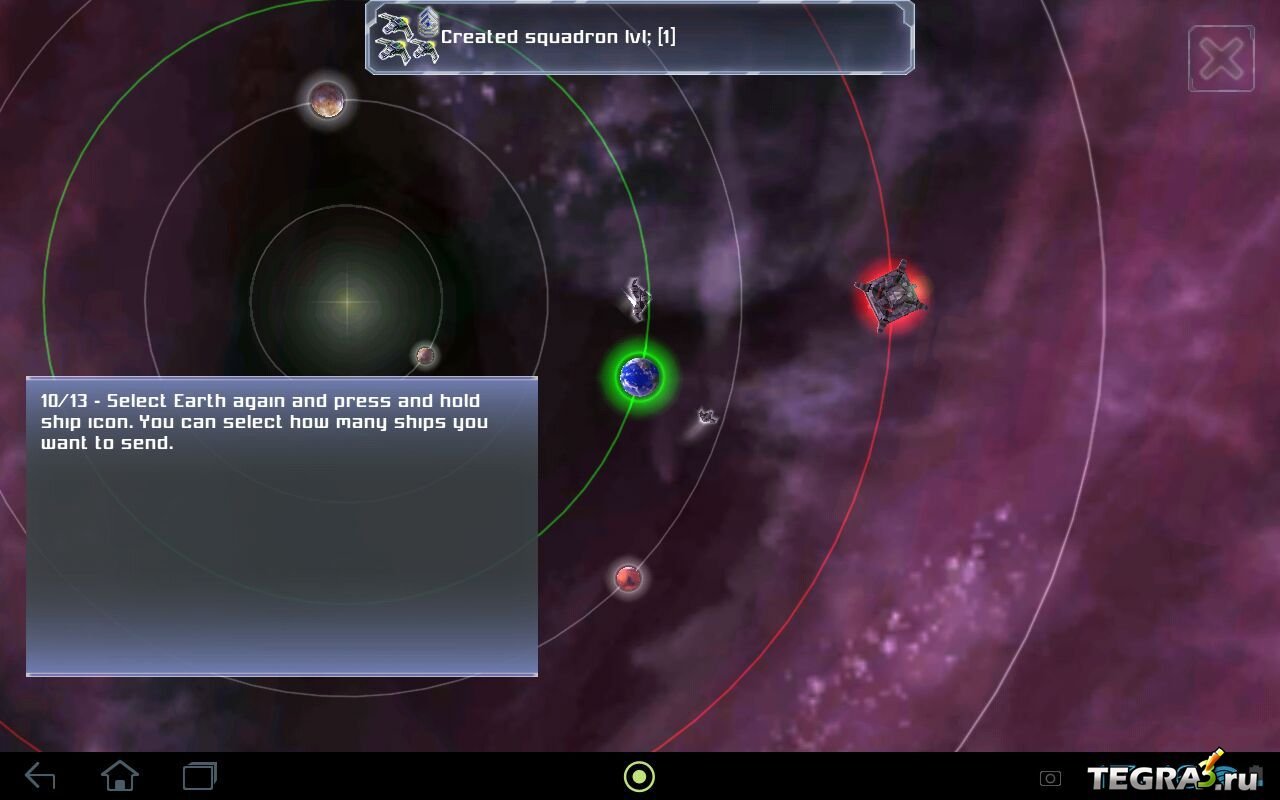The image size is (1280, 800).
Task: Tap the Android back arrow
Action: pyautogui.click(x=40, y=776)
